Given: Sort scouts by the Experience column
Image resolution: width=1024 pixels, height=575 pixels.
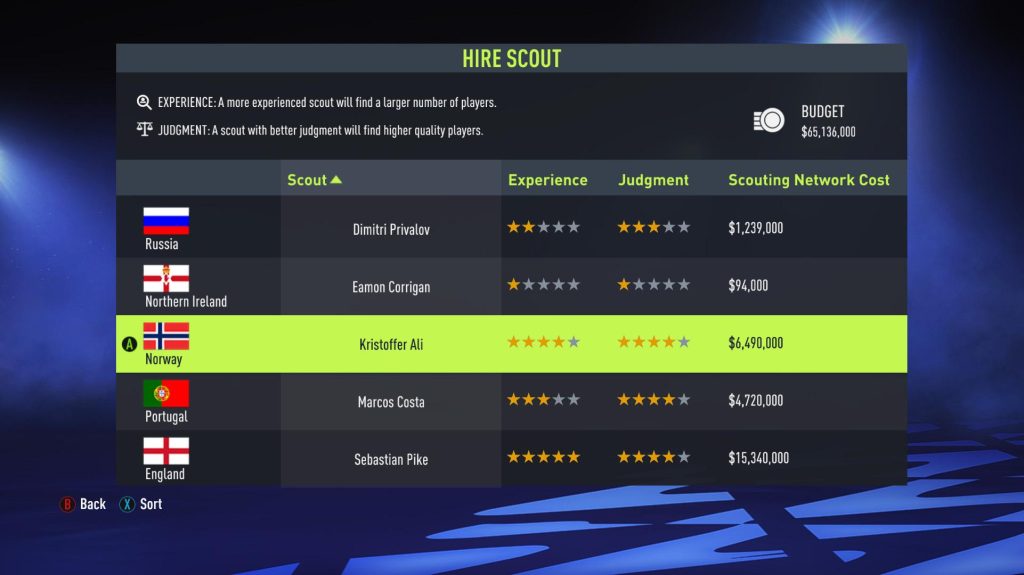Looking at the screenshot, I should (x=547, y=180).
